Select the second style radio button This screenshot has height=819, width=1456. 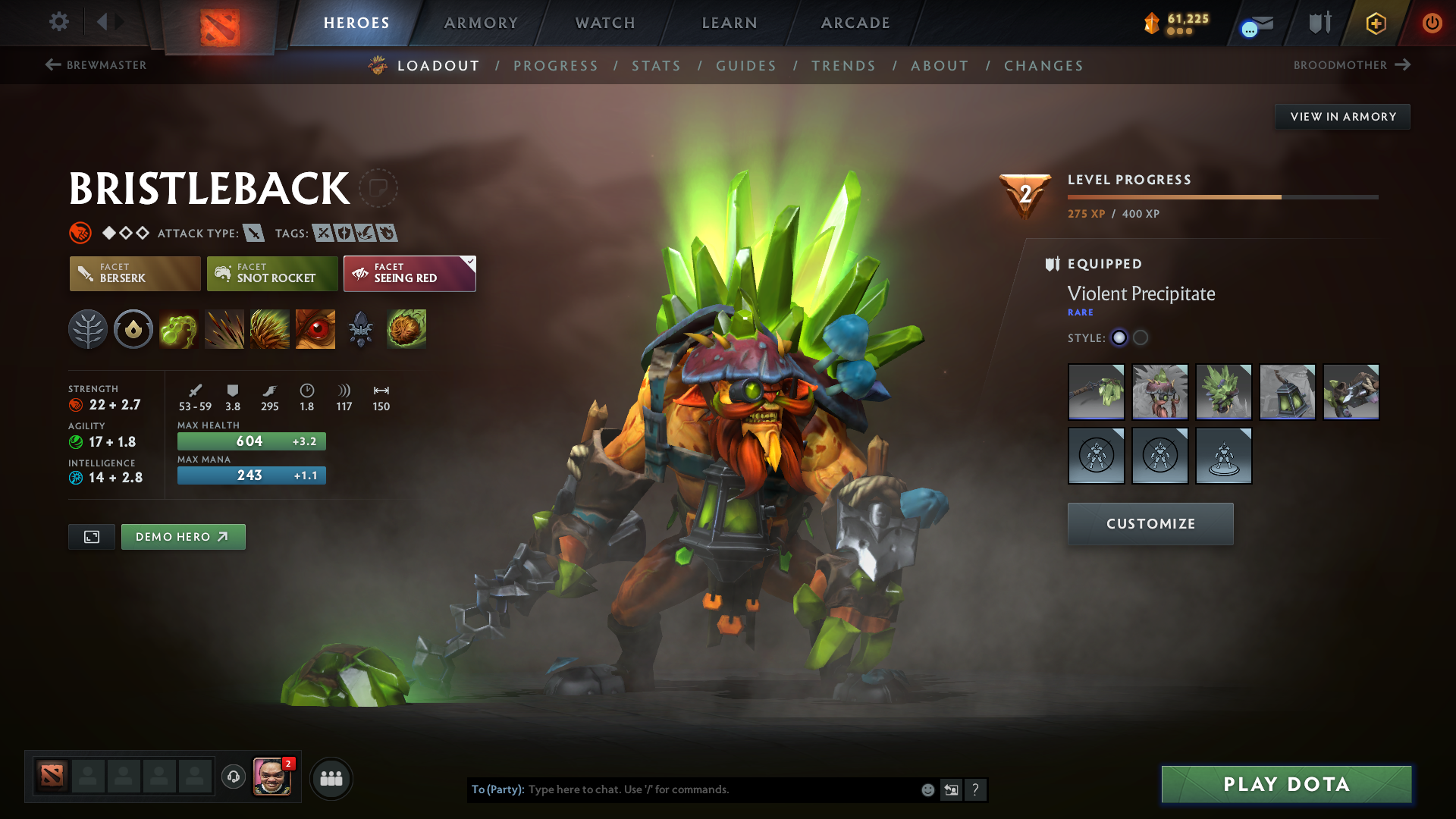click(x=1141, y=338)
